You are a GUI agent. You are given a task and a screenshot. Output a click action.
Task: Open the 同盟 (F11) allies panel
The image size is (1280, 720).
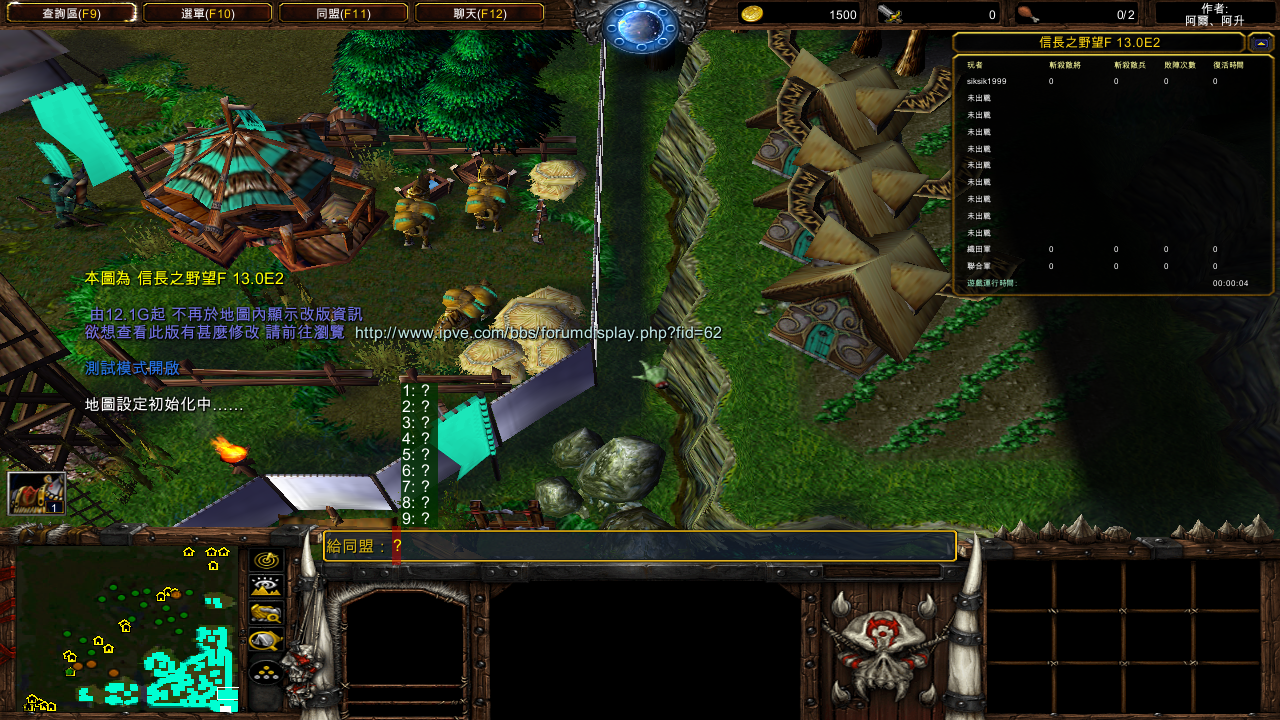point(343,14)
